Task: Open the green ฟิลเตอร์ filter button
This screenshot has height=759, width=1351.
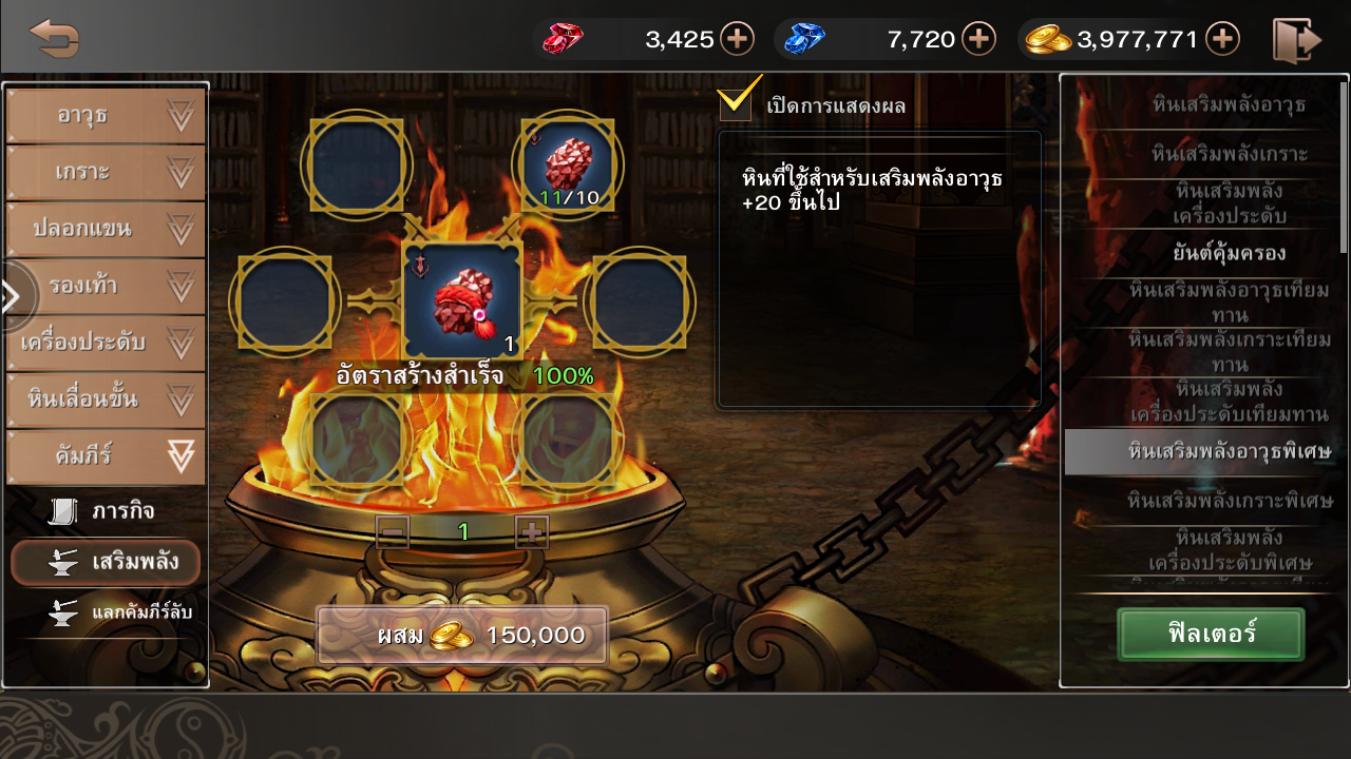Action: (x=1210, y=634)
